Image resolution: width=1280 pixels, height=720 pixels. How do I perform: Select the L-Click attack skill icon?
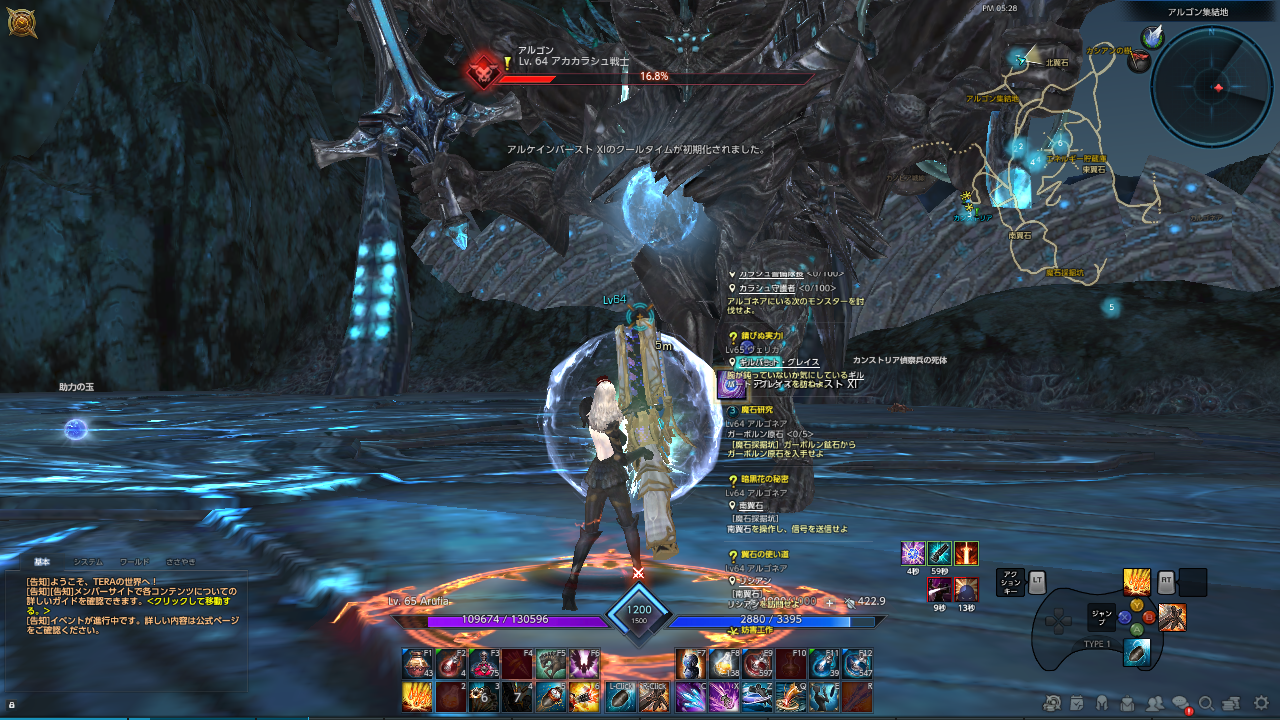[x=620, y=695]
